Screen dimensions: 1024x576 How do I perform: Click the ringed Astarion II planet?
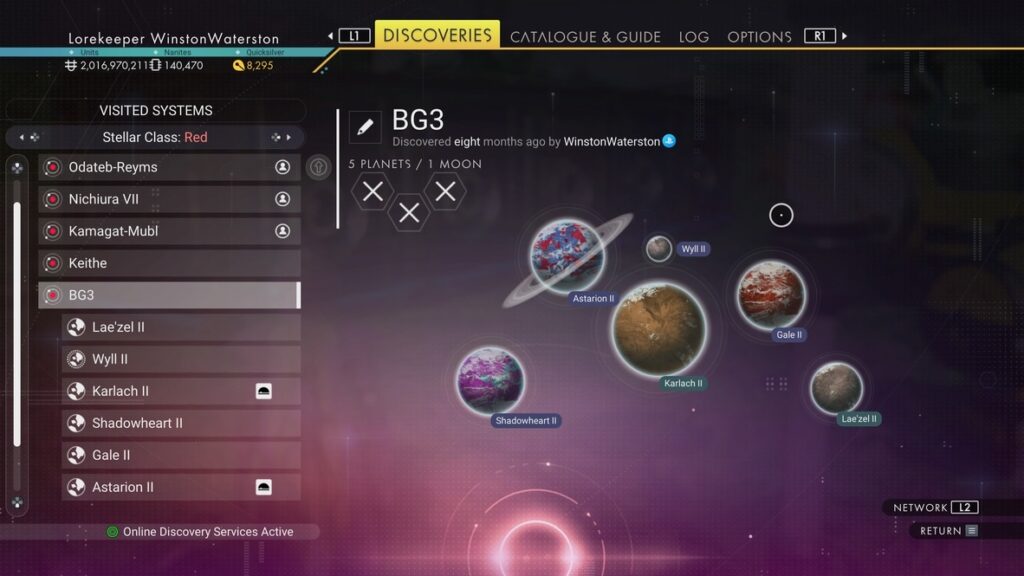pos(567,256)
